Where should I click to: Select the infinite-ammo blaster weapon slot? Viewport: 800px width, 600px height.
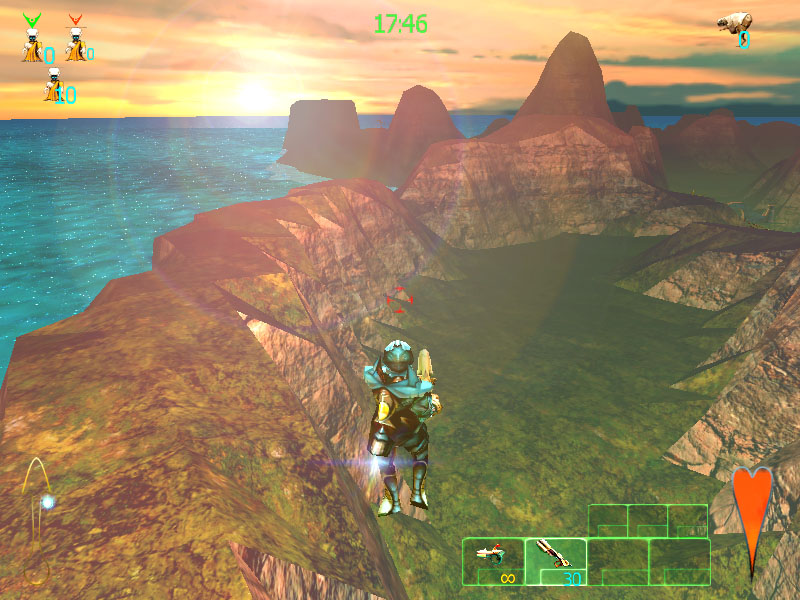coord(493,561)
